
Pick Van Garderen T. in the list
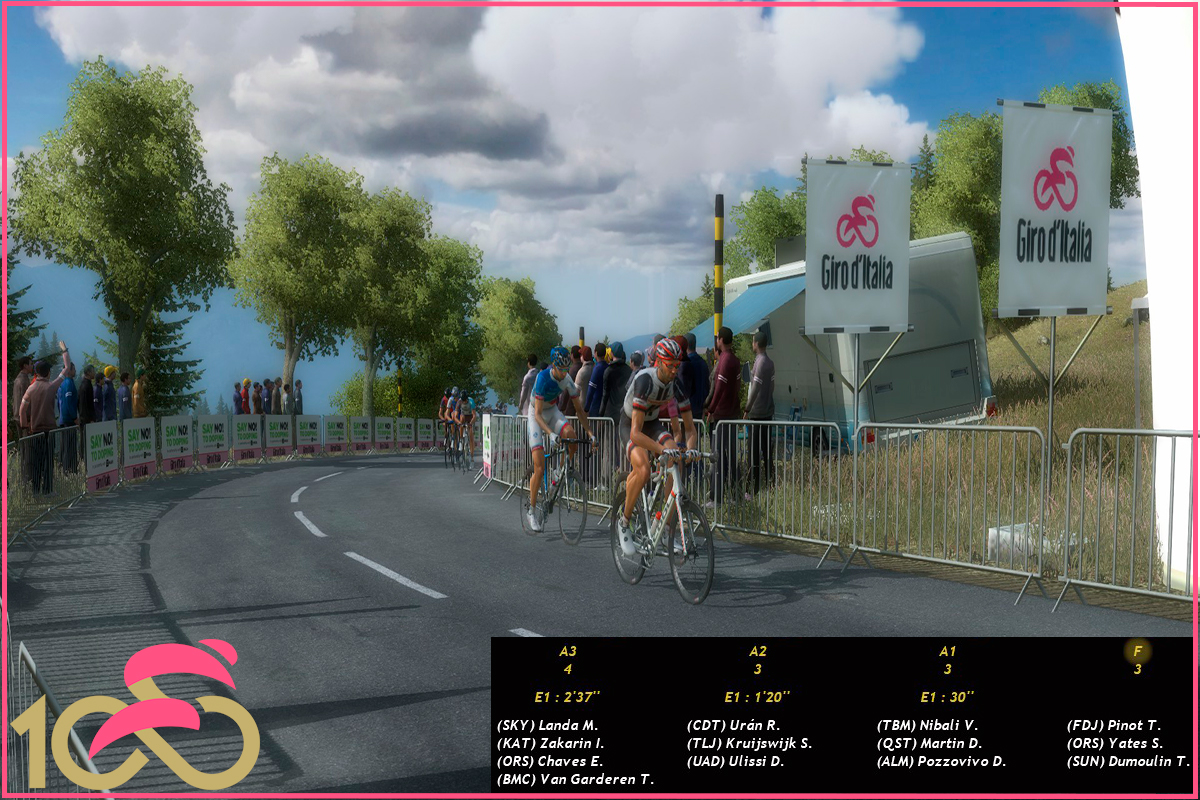575,779
